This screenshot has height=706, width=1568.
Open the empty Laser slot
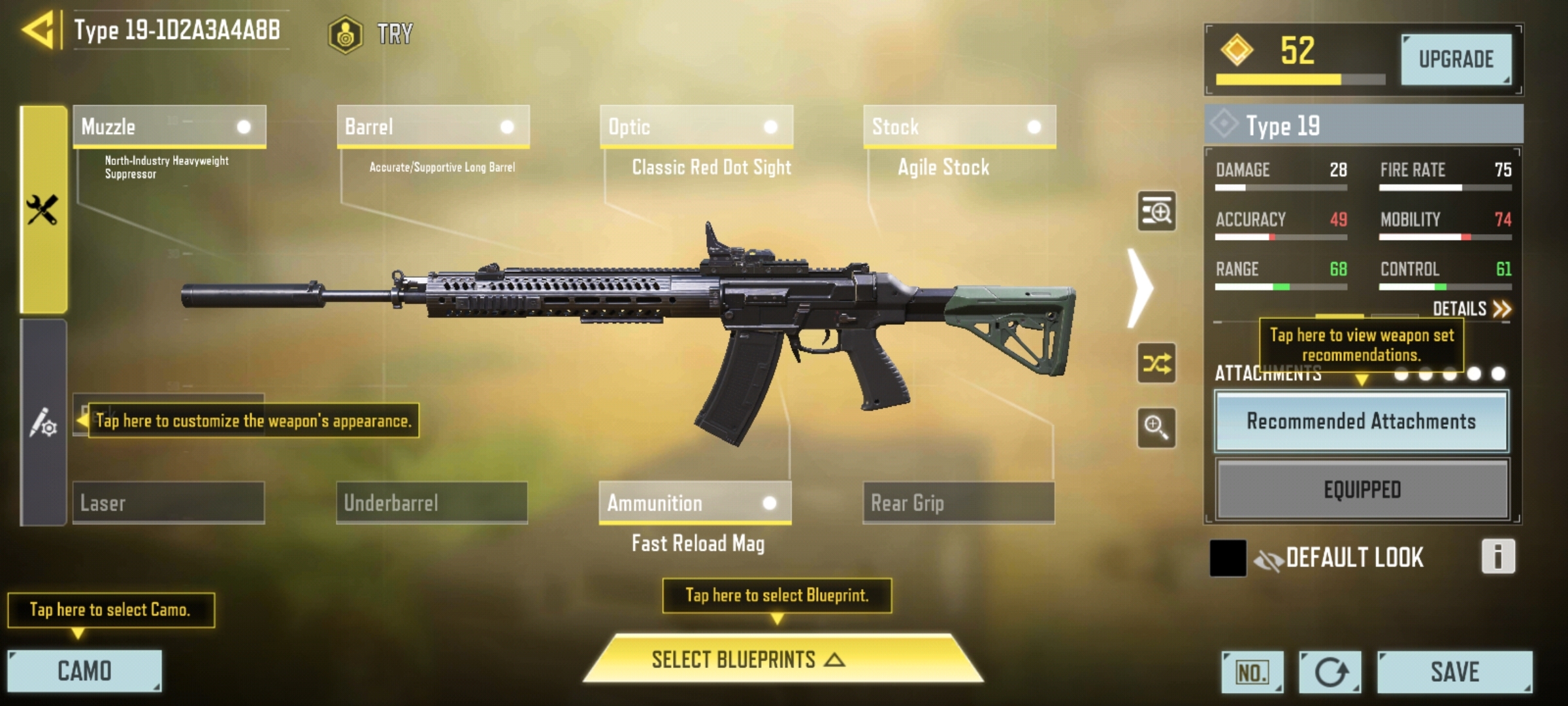coord(169,503)
